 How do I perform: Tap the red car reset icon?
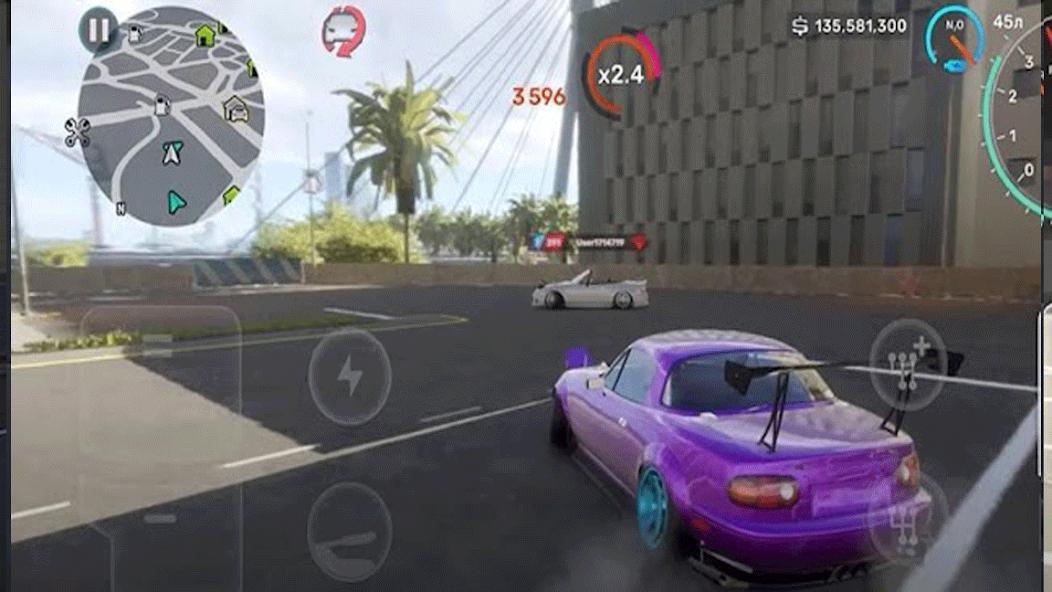(343, 31)
